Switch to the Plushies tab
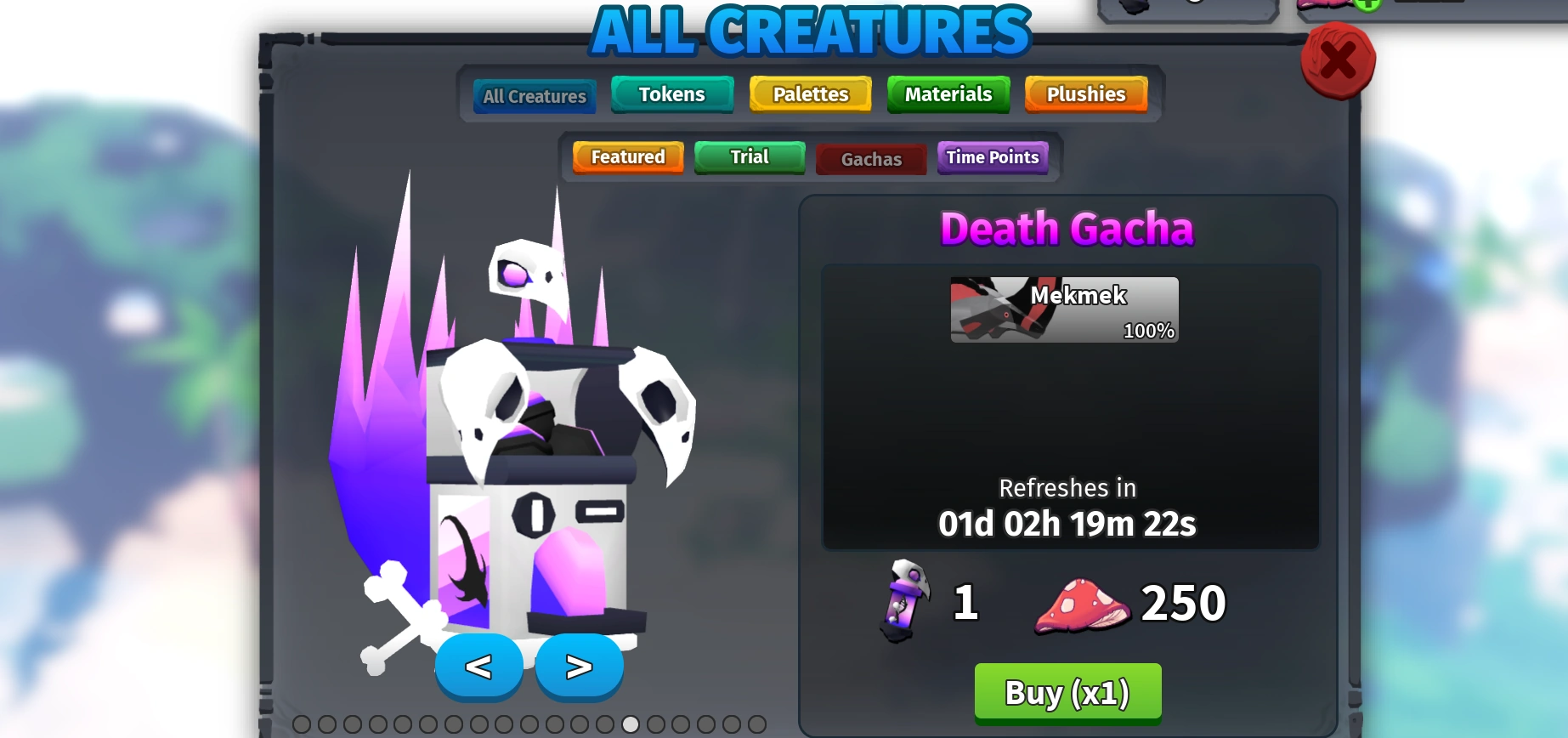Screen dimensions: 1568x738 [x=1085, y=94]
